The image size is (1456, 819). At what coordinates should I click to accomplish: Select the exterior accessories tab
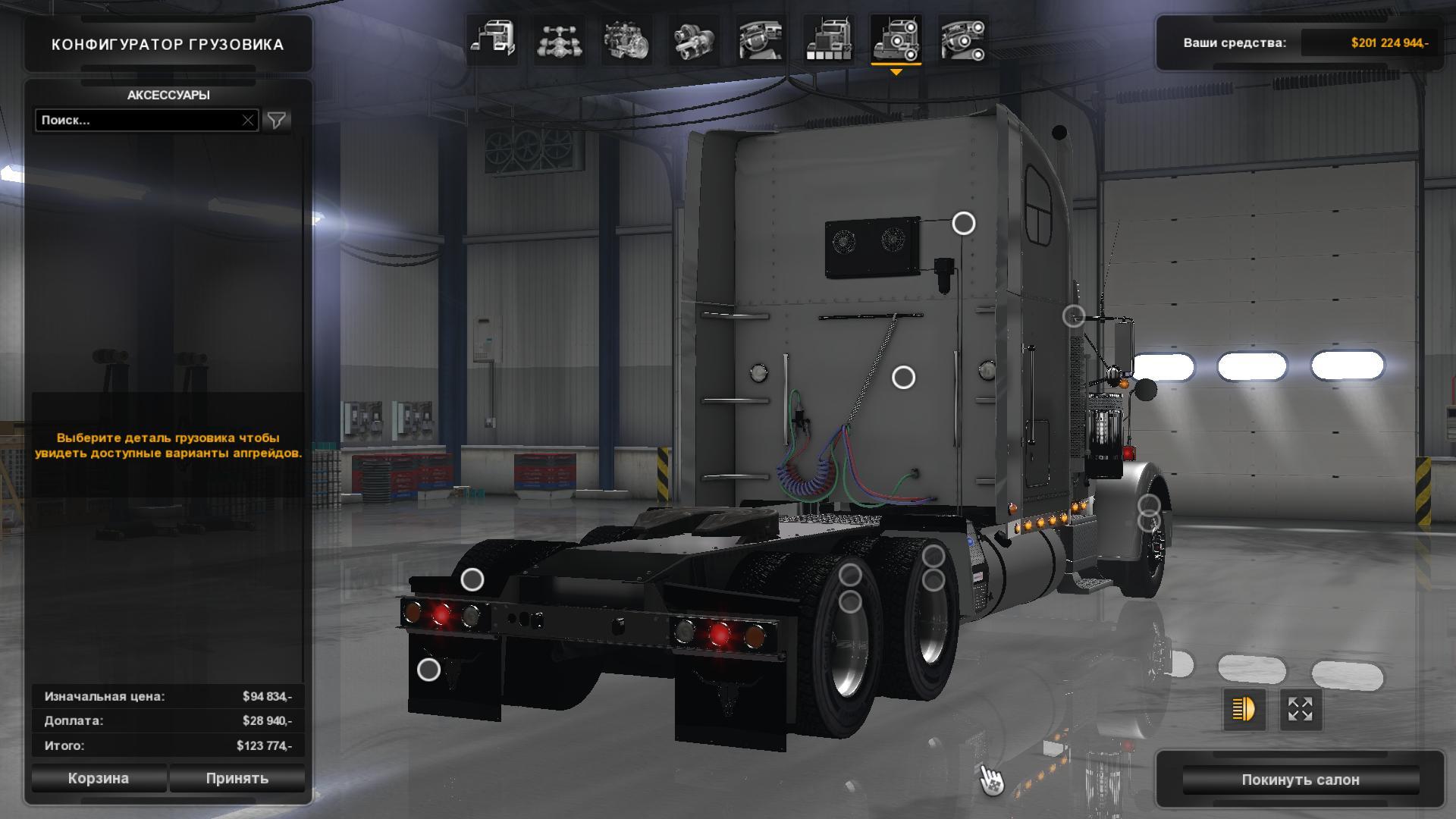(896, 39)
